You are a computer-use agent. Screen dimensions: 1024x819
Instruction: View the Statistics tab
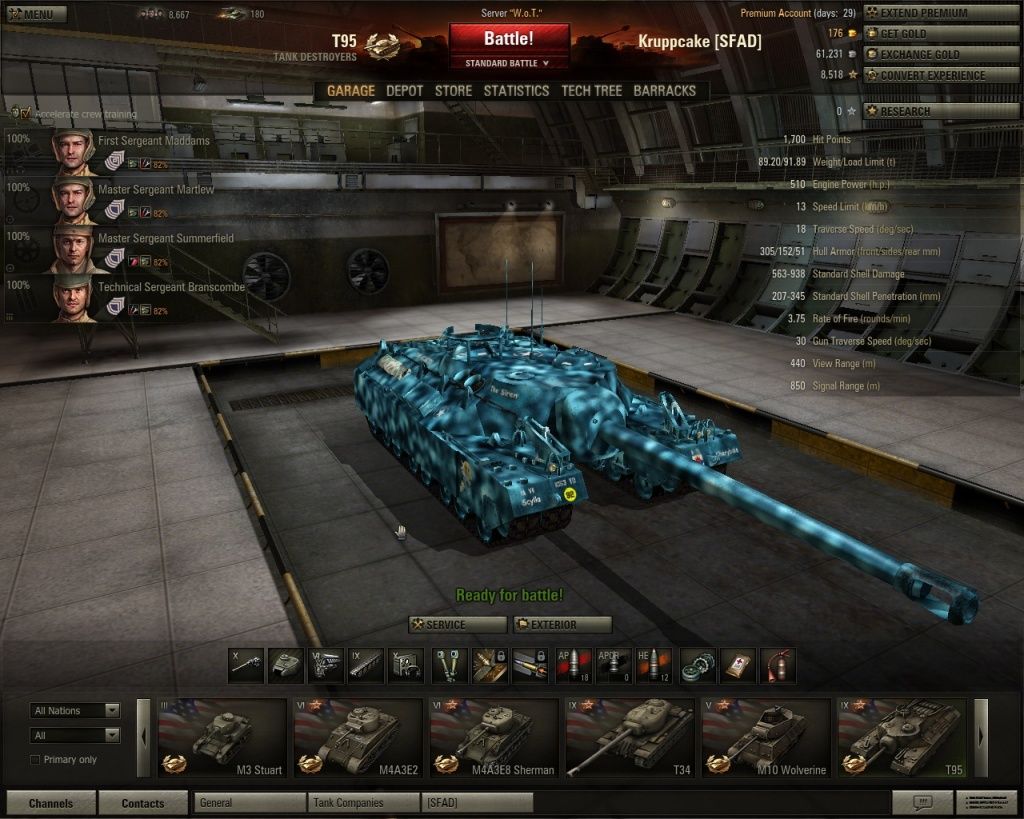coord(516,90)
